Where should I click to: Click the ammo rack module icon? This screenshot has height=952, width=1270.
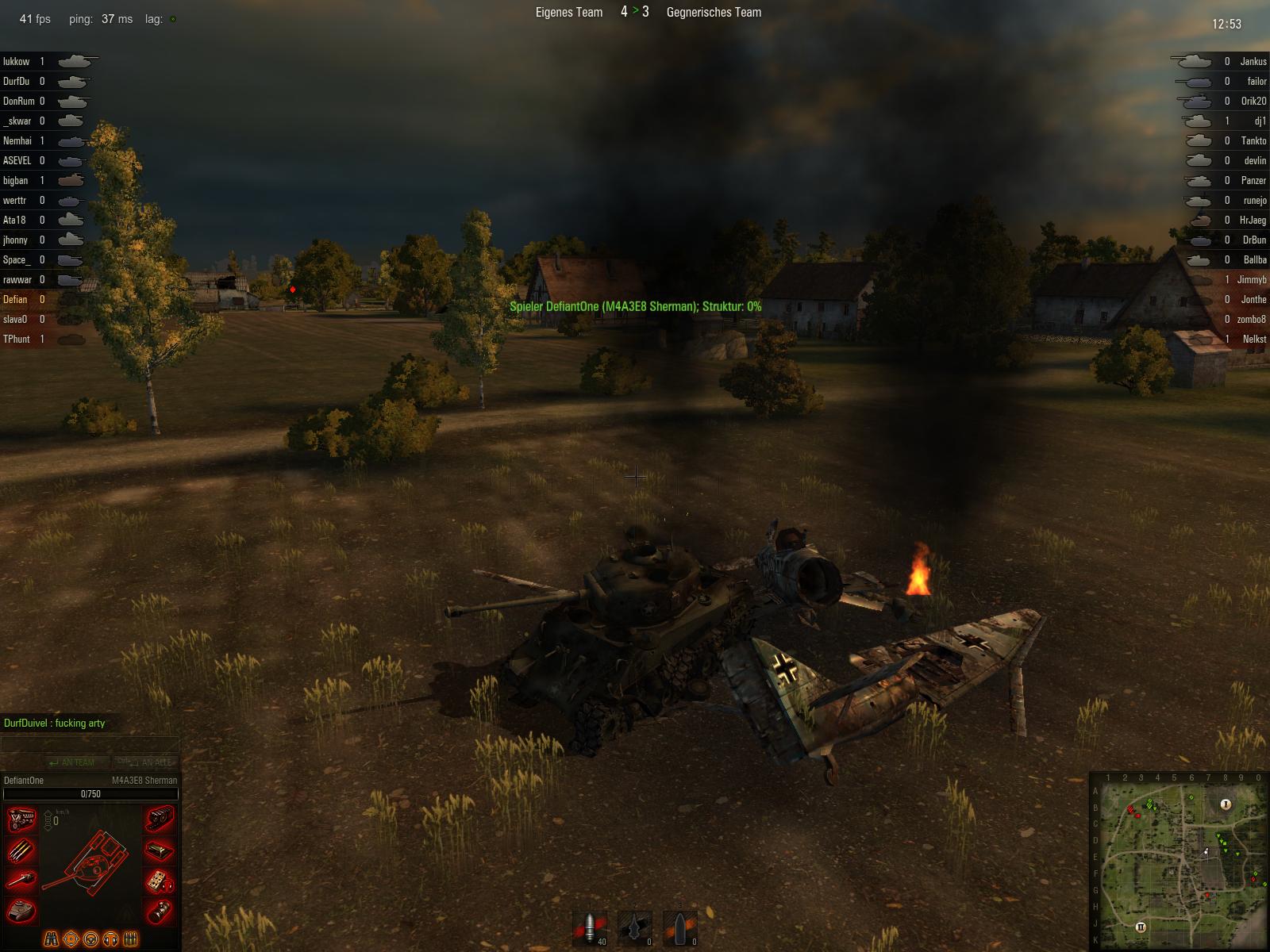click(21, 850)
